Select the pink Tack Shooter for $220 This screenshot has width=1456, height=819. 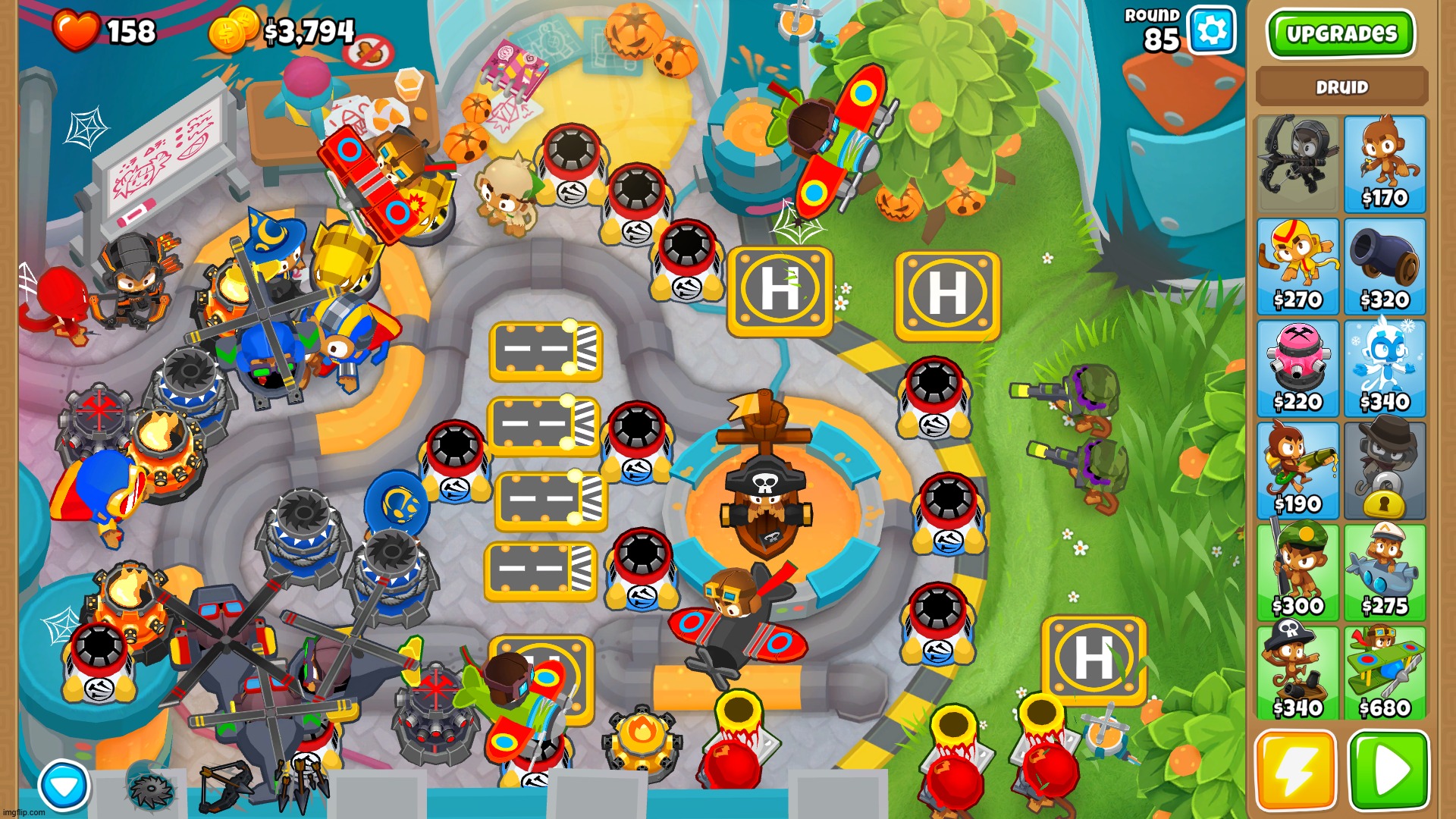coord(1298,369)
